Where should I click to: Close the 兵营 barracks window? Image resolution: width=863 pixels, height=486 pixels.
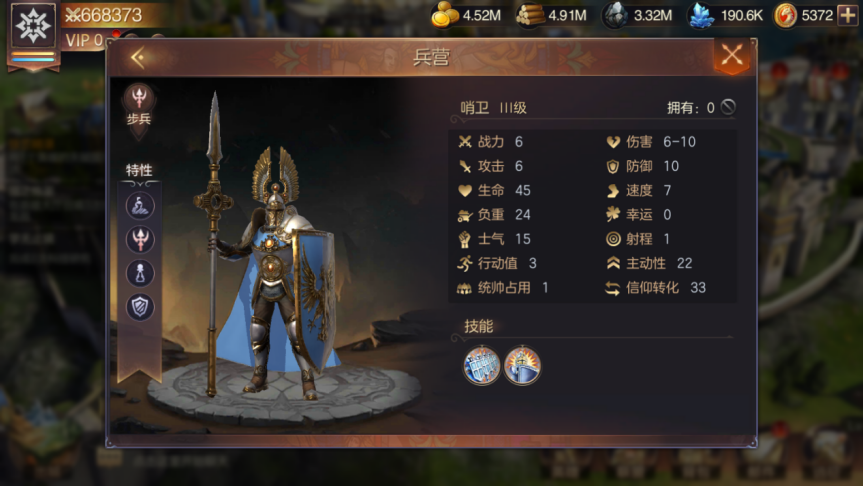[x=732, y=56]
